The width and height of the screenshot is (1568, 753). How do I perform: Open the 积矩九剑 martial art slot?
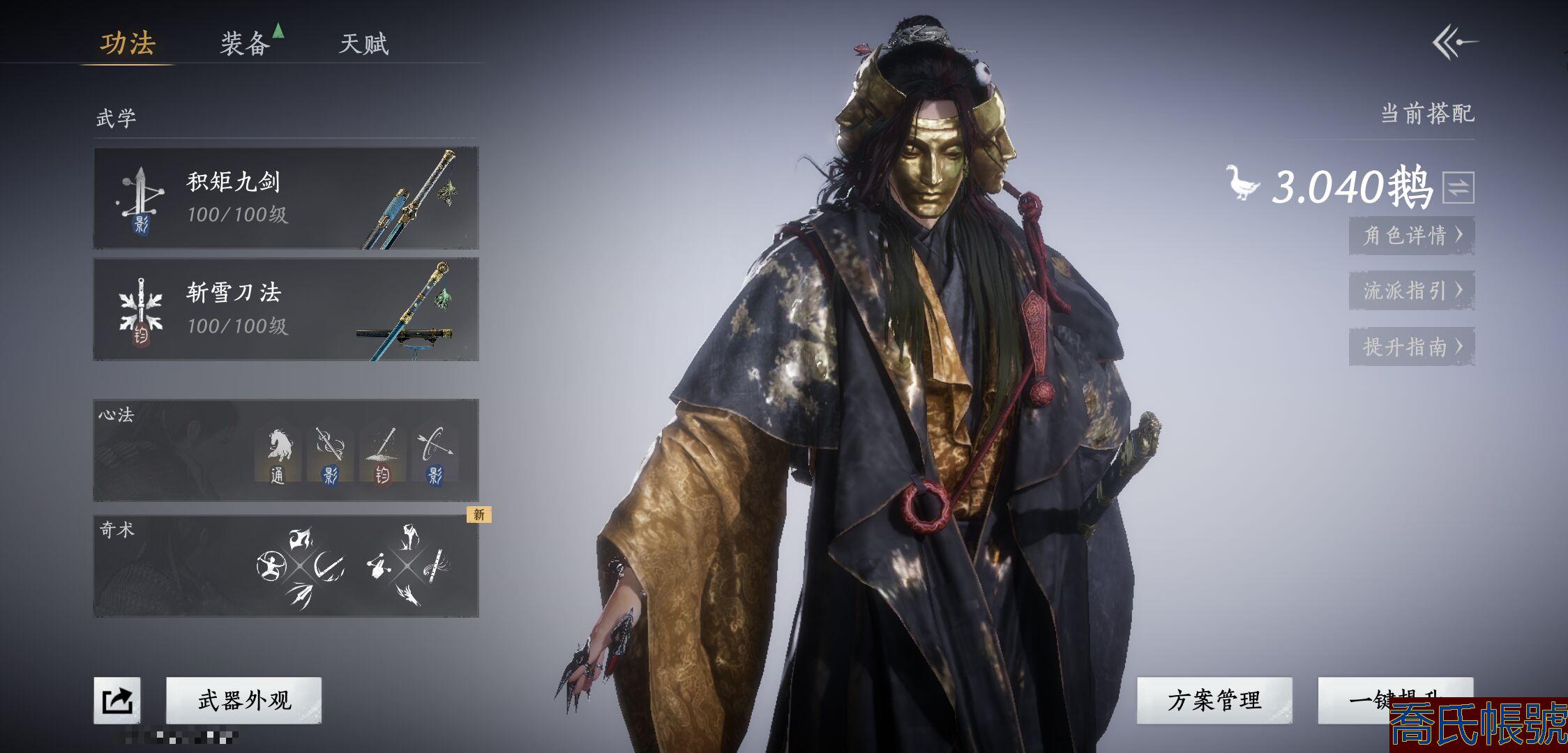286,198
